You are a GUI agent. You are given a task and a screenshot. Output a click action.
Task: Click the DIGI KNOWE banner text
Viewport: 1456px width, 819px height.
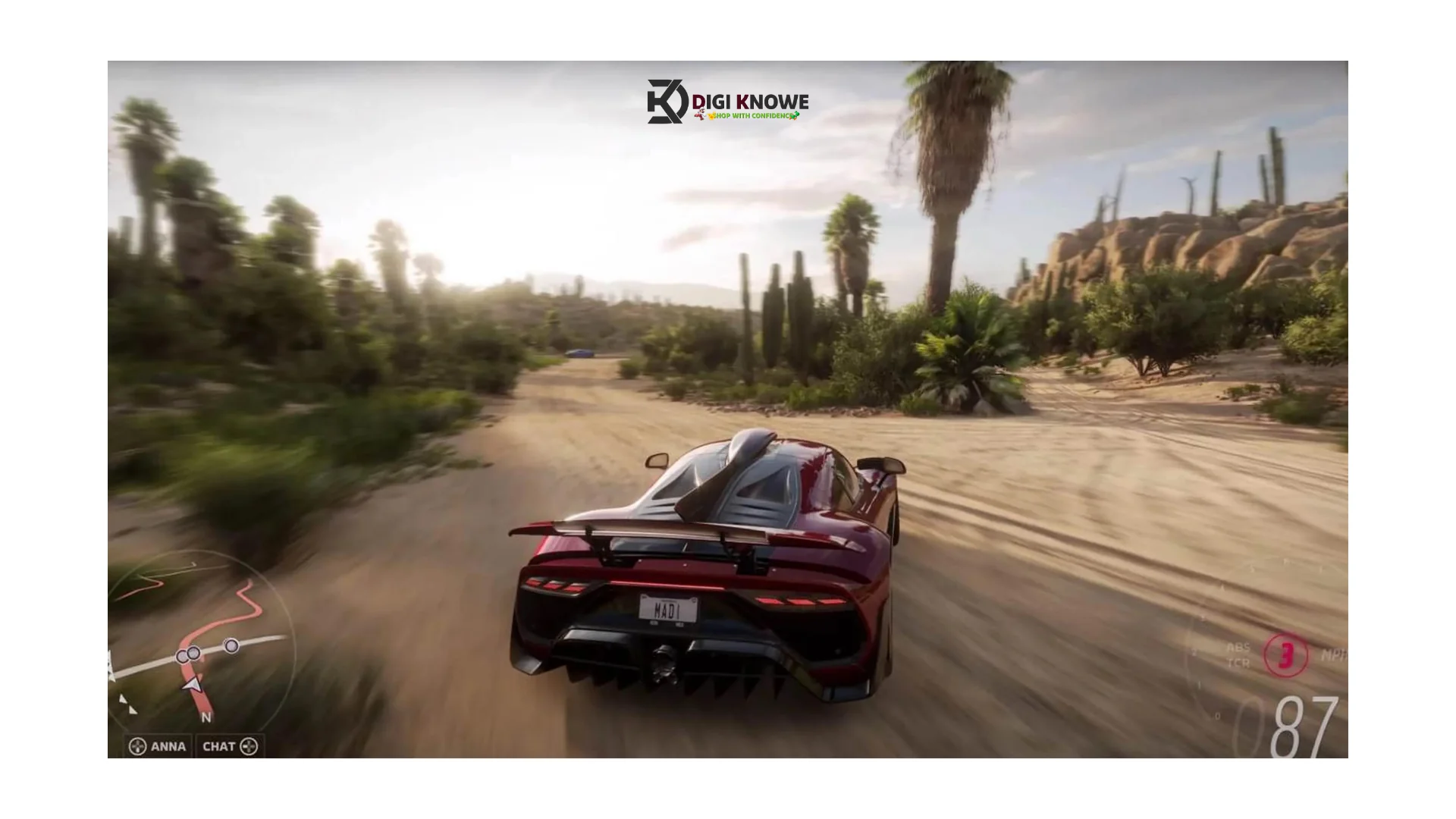(747, 99)
